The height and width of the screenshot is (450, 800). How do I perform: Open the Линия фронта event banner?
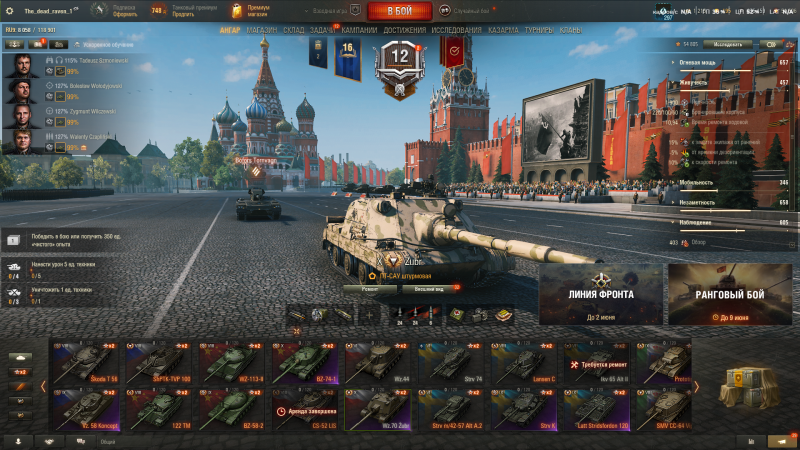click(600, 295)
